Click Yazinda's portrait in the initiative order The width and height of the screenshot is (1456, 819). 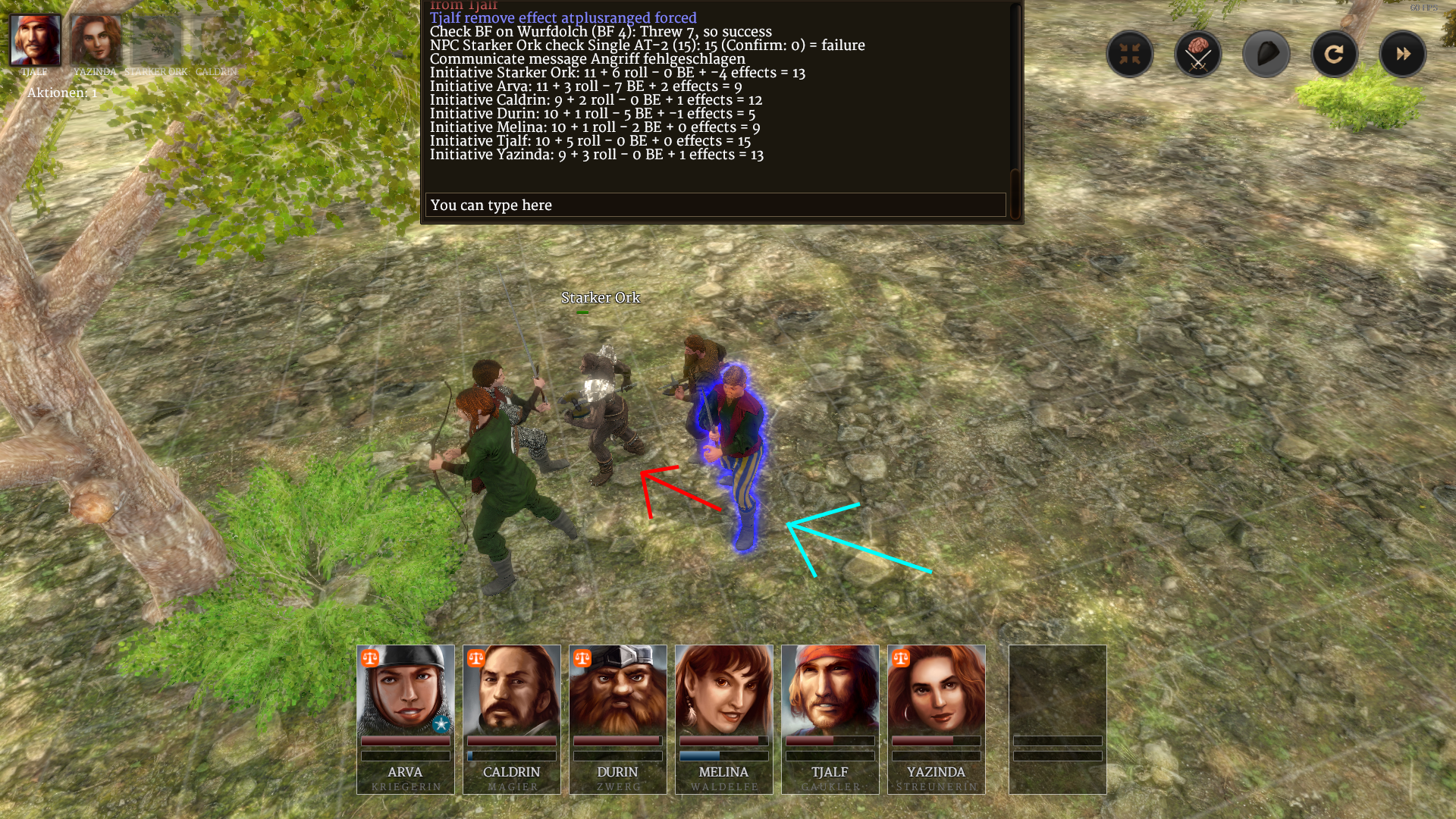[96, 41]
